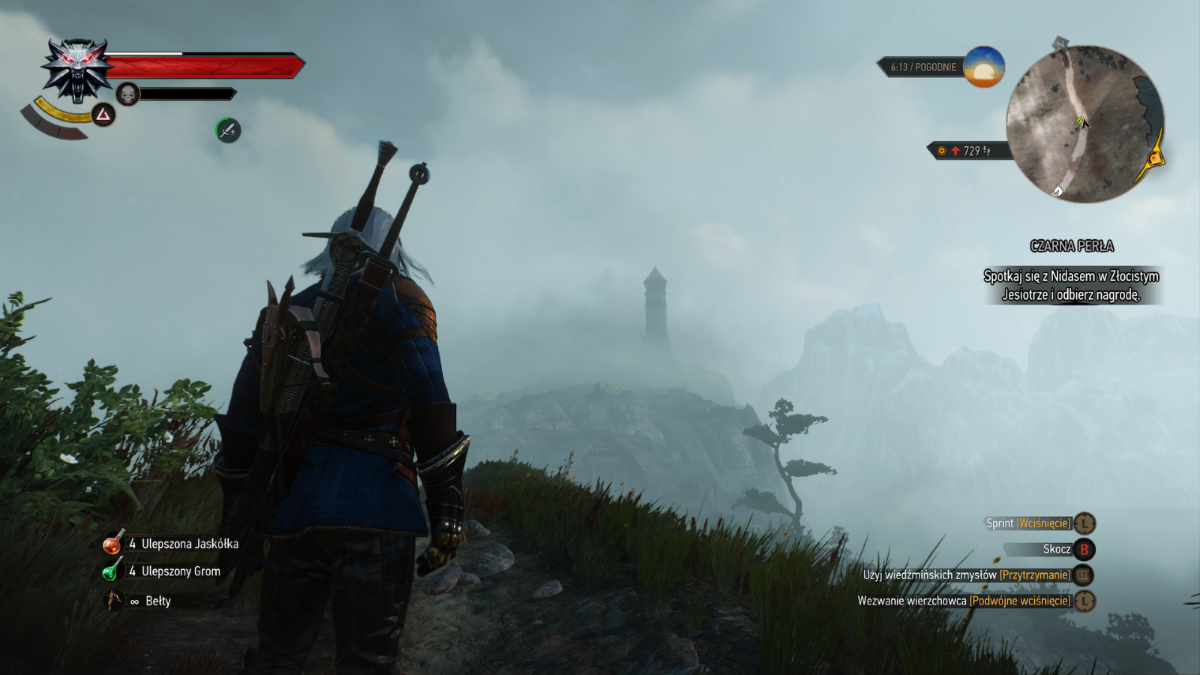Click the wolf medallion icon
Viewport: 1200px width, 675px height.
(77, 68)
